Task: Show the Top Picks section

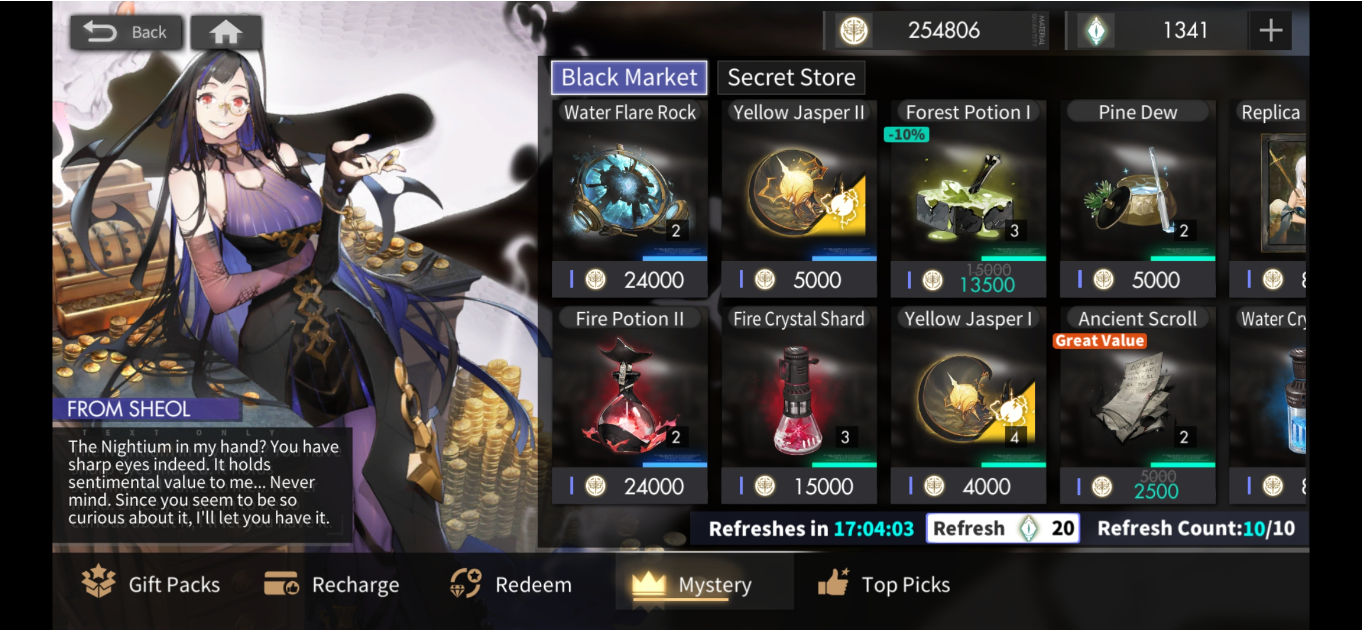Action: [x=884, y=585]
